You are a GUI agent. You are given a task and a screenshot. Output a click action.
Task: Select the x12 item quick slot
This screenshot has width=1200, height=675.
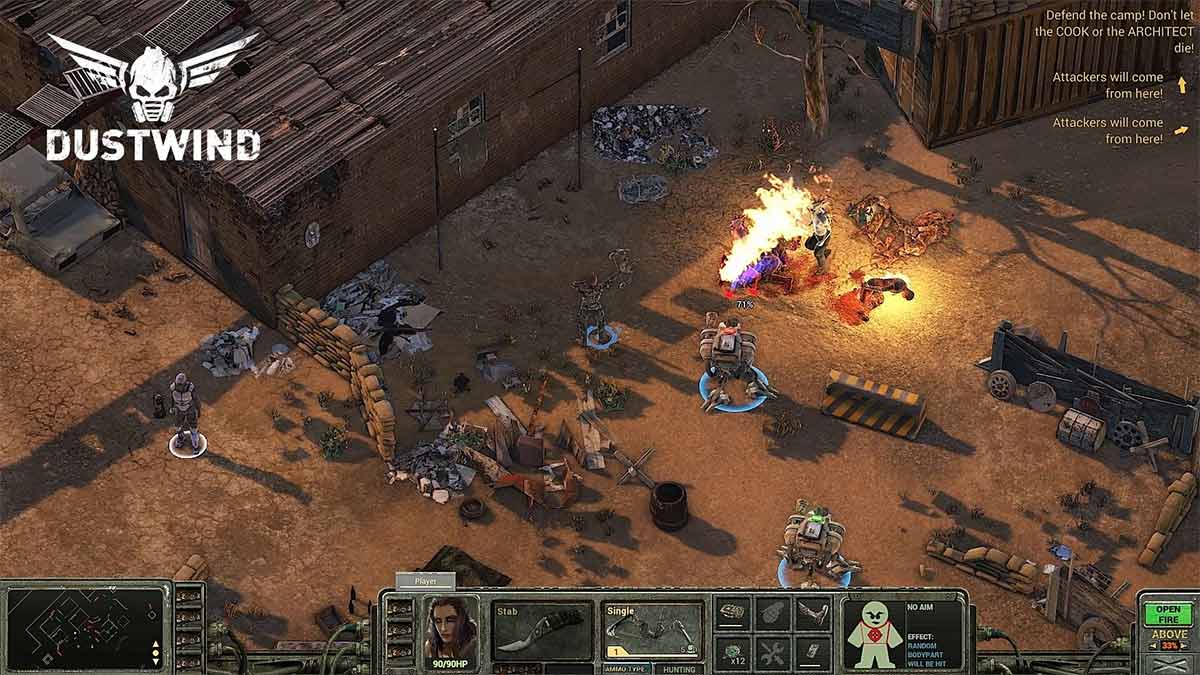733,652
